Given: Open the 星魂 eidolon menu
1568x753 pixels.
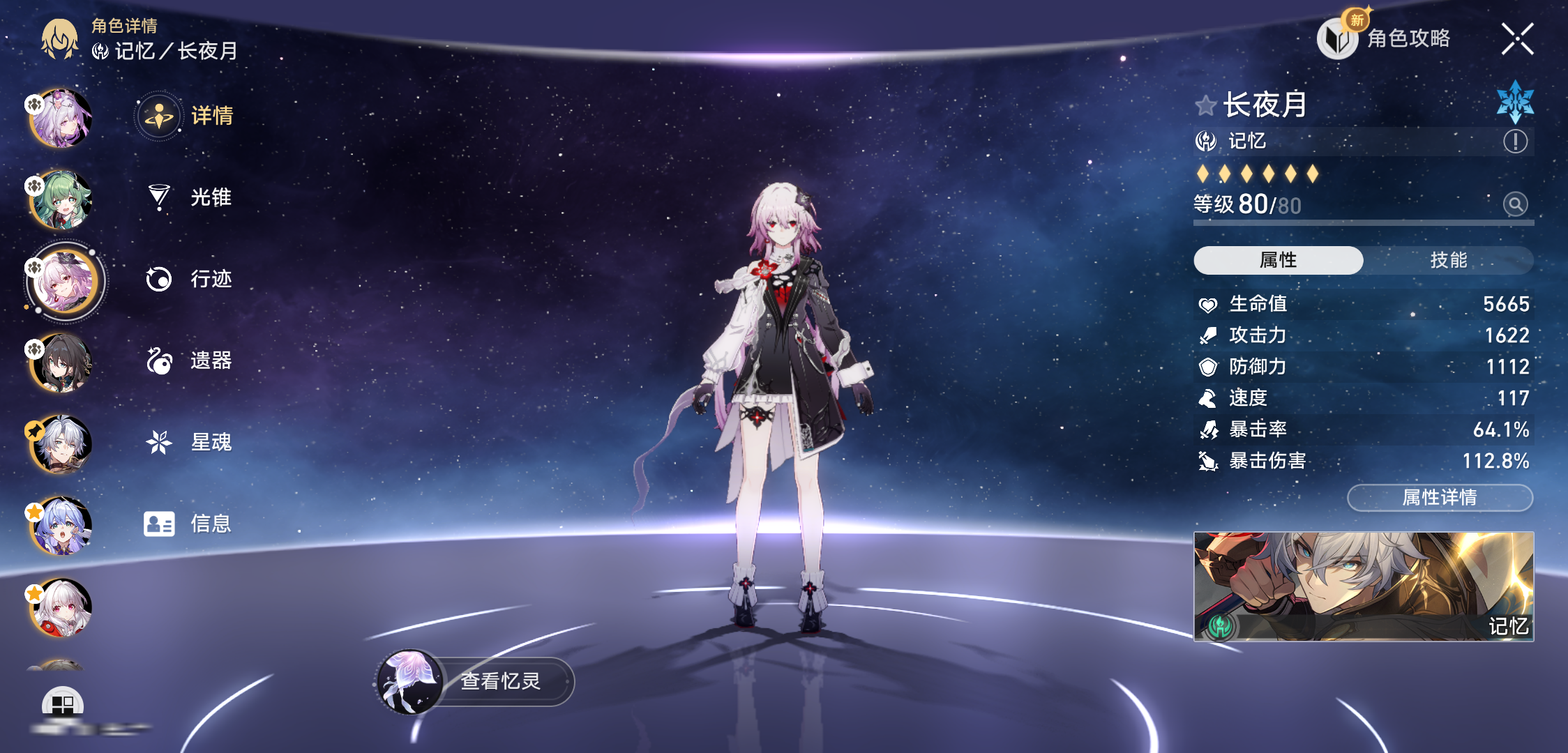Looking at the screenshot, I should (188, 442).
